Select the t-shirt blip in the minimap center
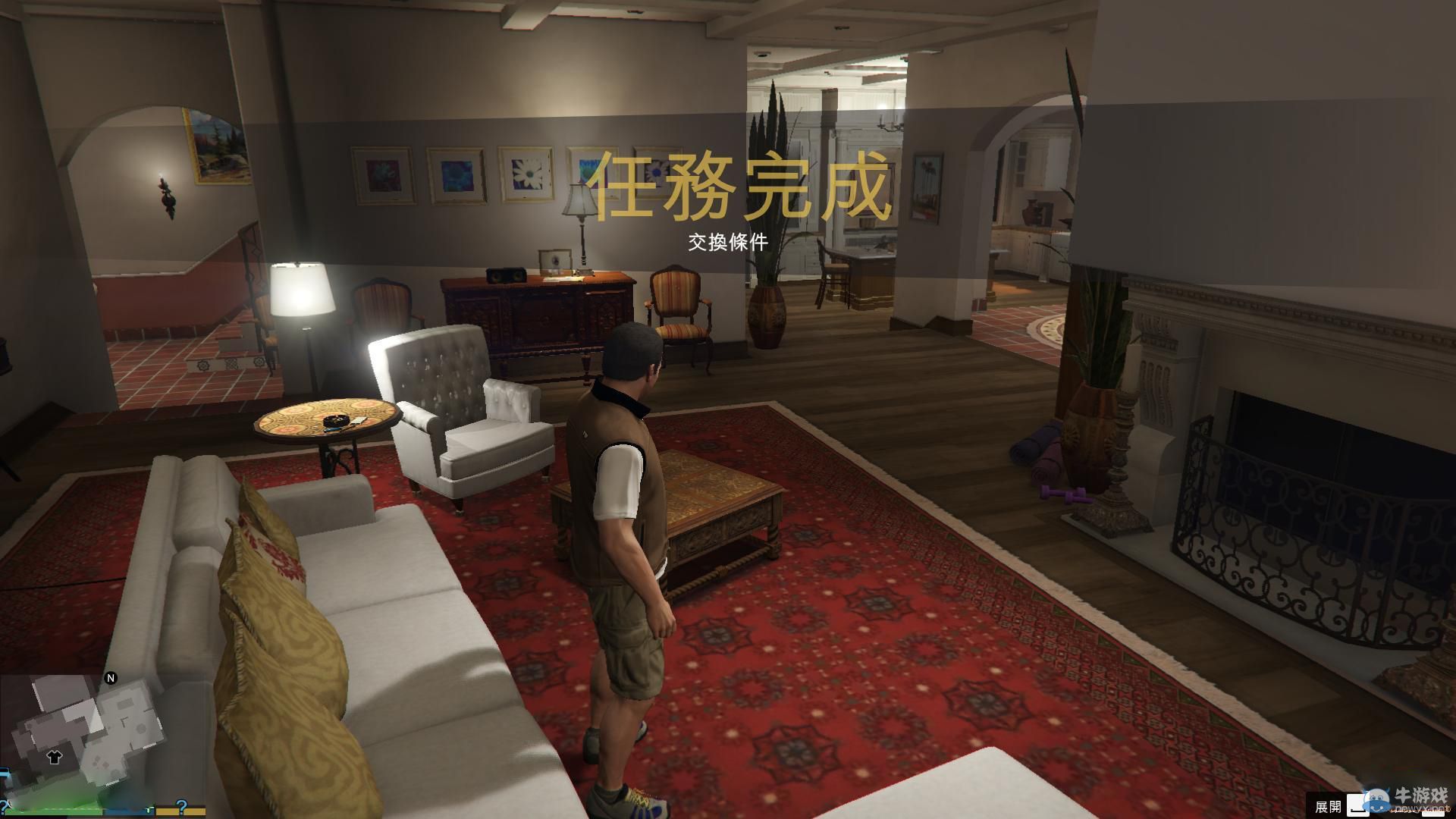This screenshot has width=1456, height=819. pyautogui.click(x=55, y=758)
